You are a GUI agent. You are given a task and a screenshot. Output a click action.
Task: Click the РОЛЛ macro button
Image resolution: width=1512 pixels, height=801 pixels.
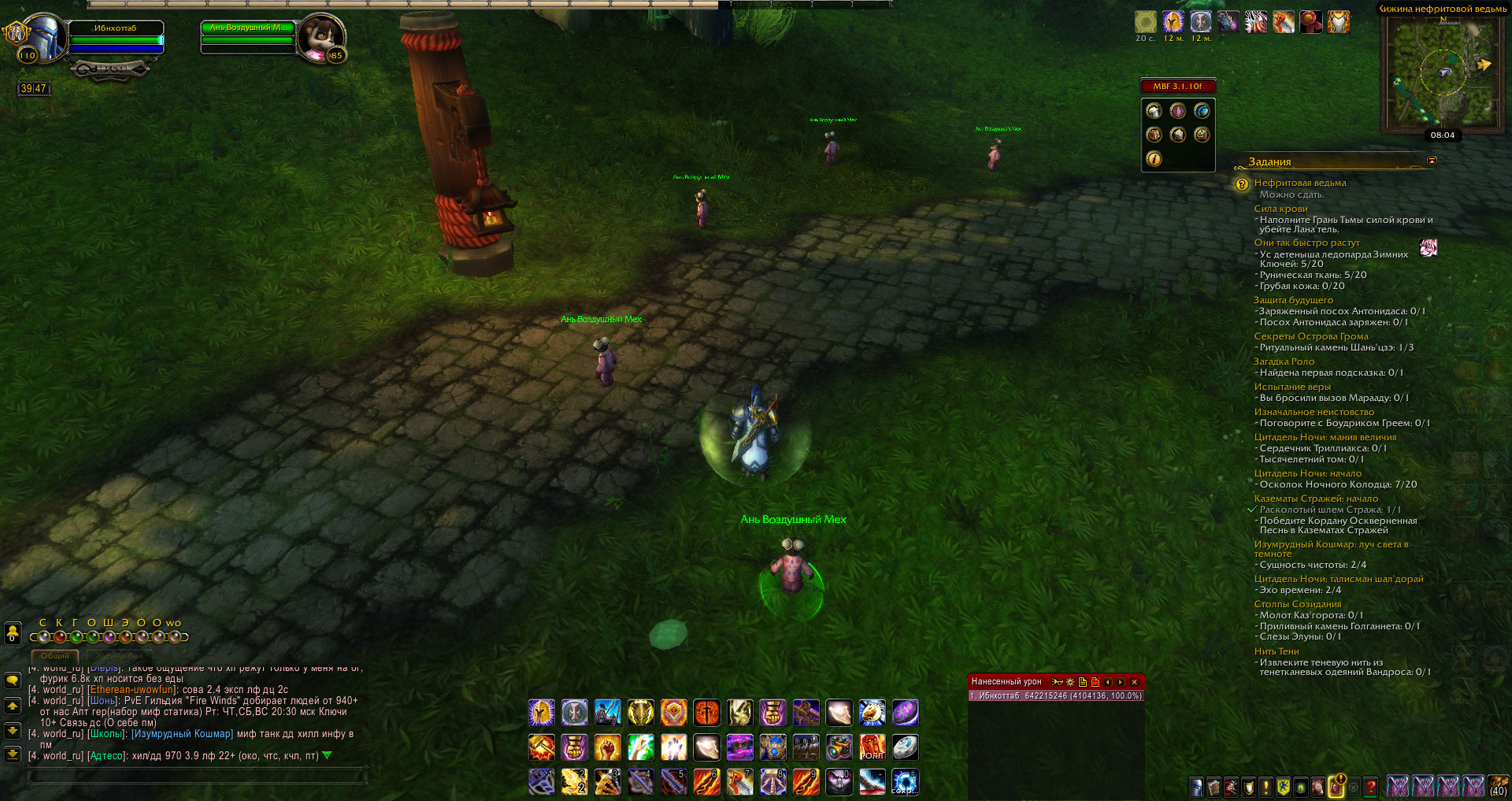tap(872, 747)
